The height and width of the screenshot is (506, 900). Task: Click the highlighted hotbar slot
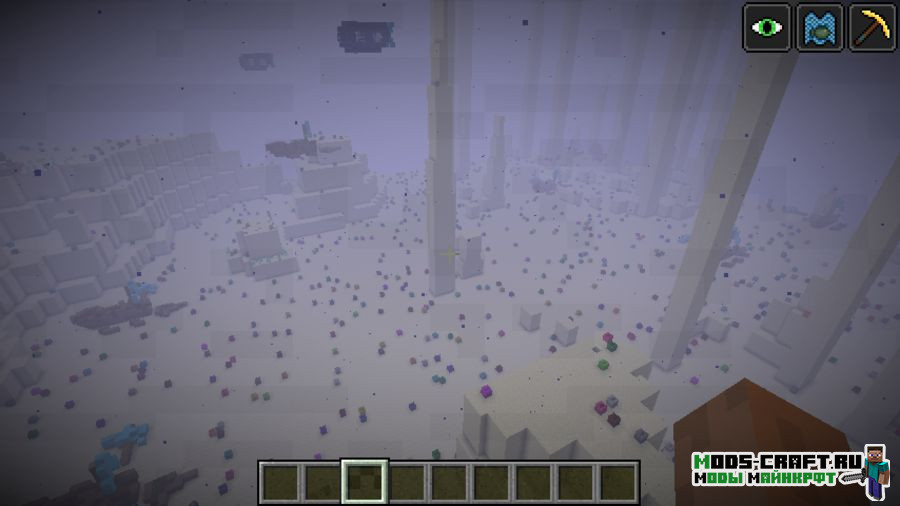(363, 482)
